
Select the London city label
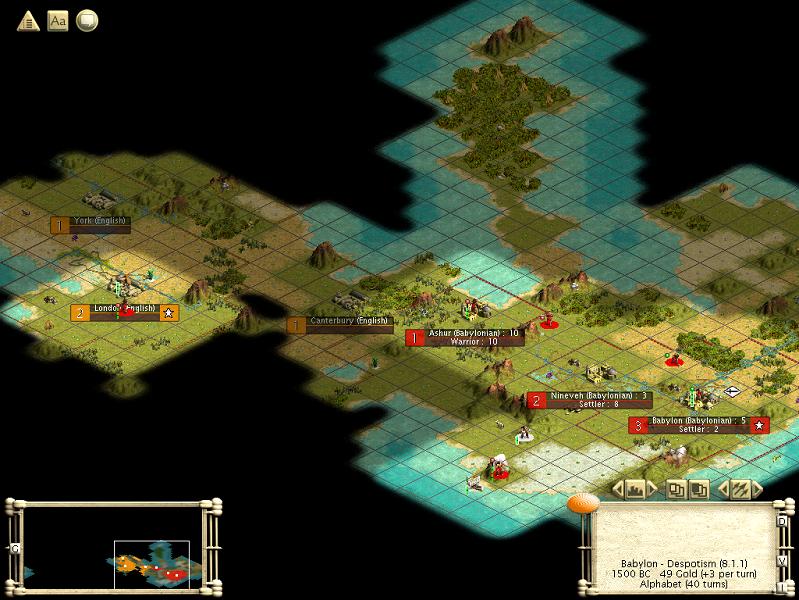click(x=123, y=312)
